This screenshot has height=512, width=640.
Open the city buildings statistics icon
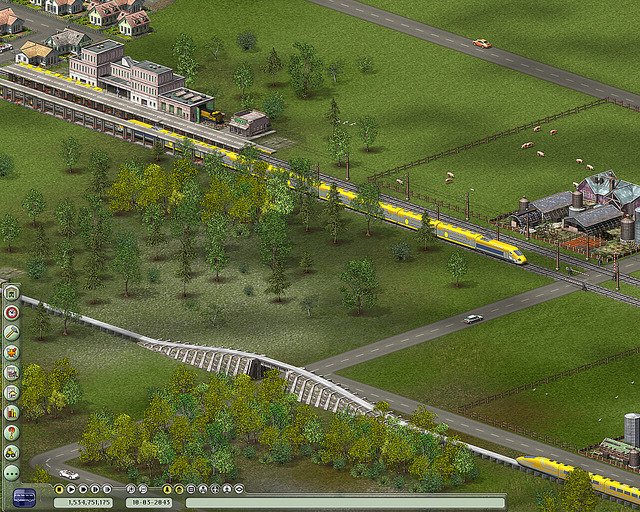[x=12, y=372]
